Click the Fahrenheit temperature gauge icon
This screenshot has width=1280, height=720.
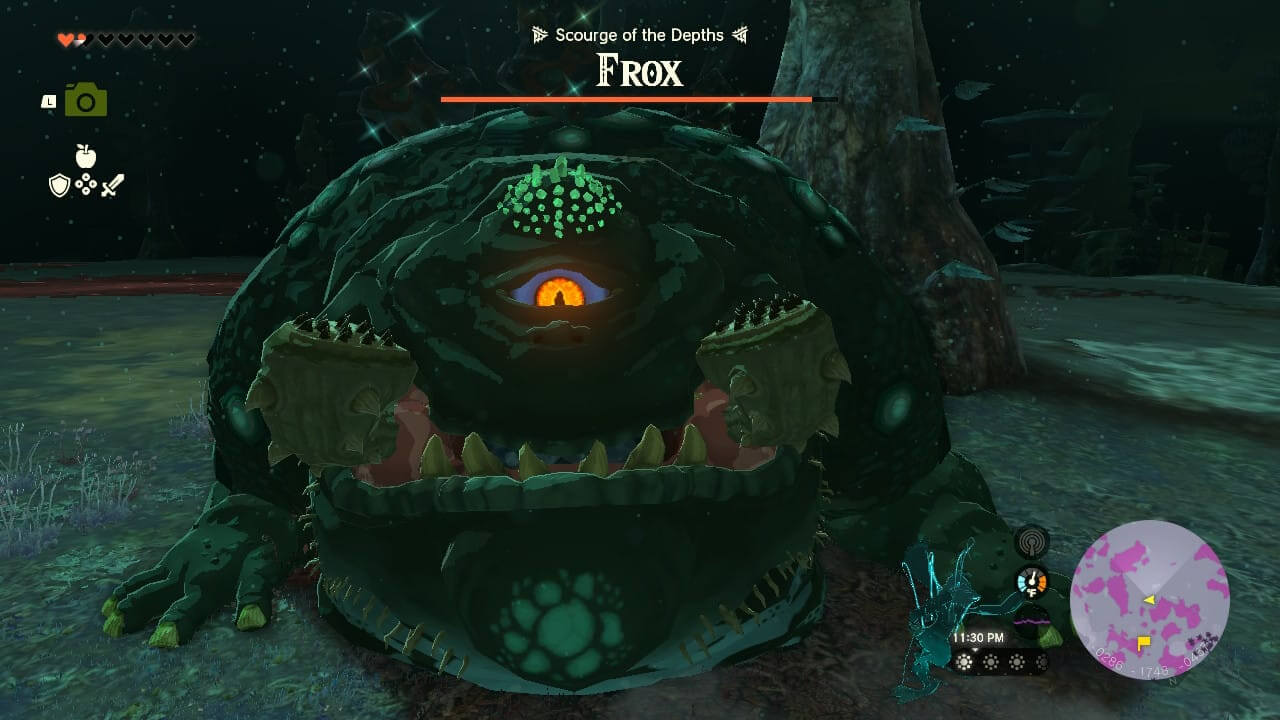(x=1031, y=580)
